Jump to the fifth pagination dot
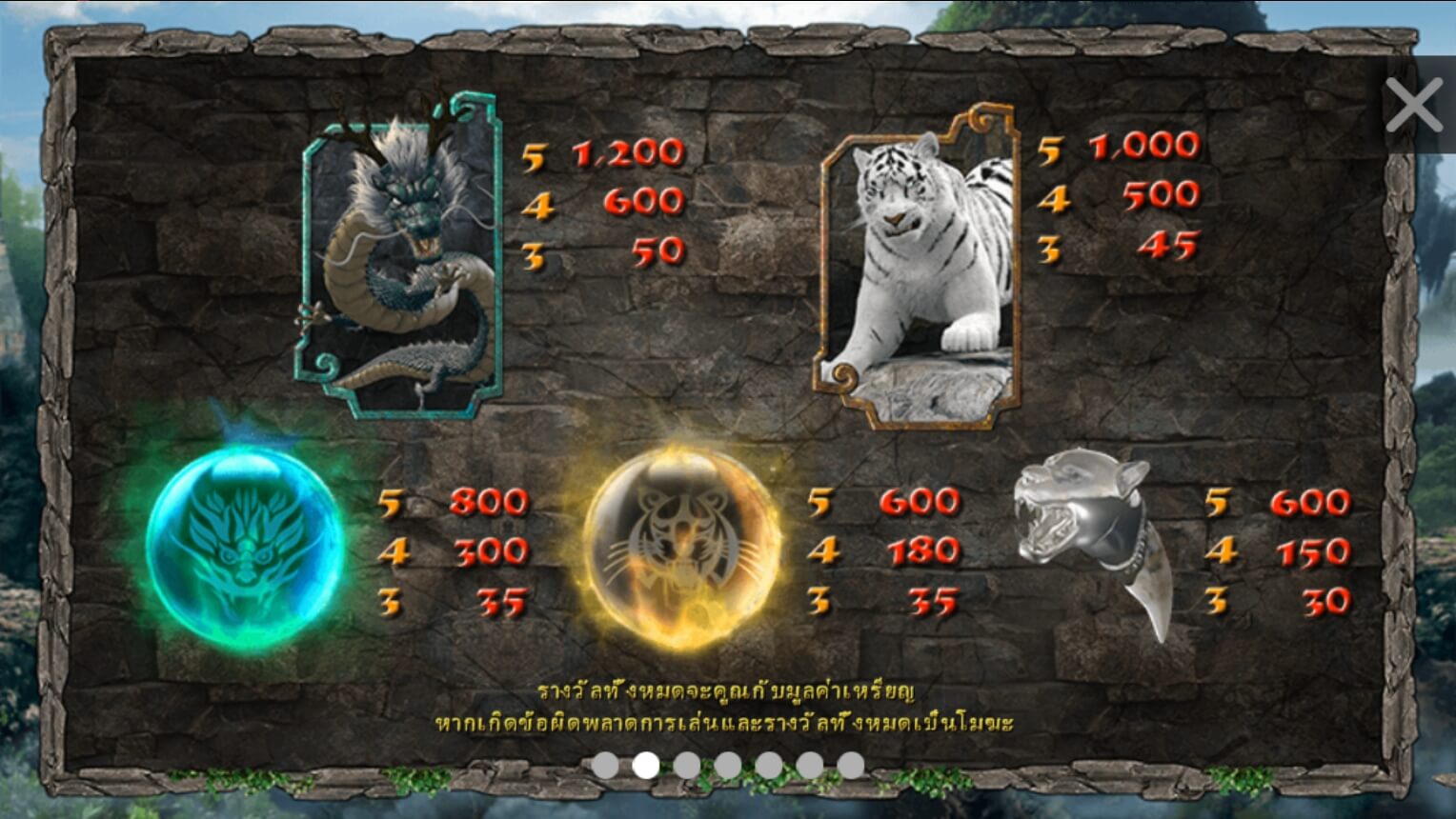 [768, 763]
